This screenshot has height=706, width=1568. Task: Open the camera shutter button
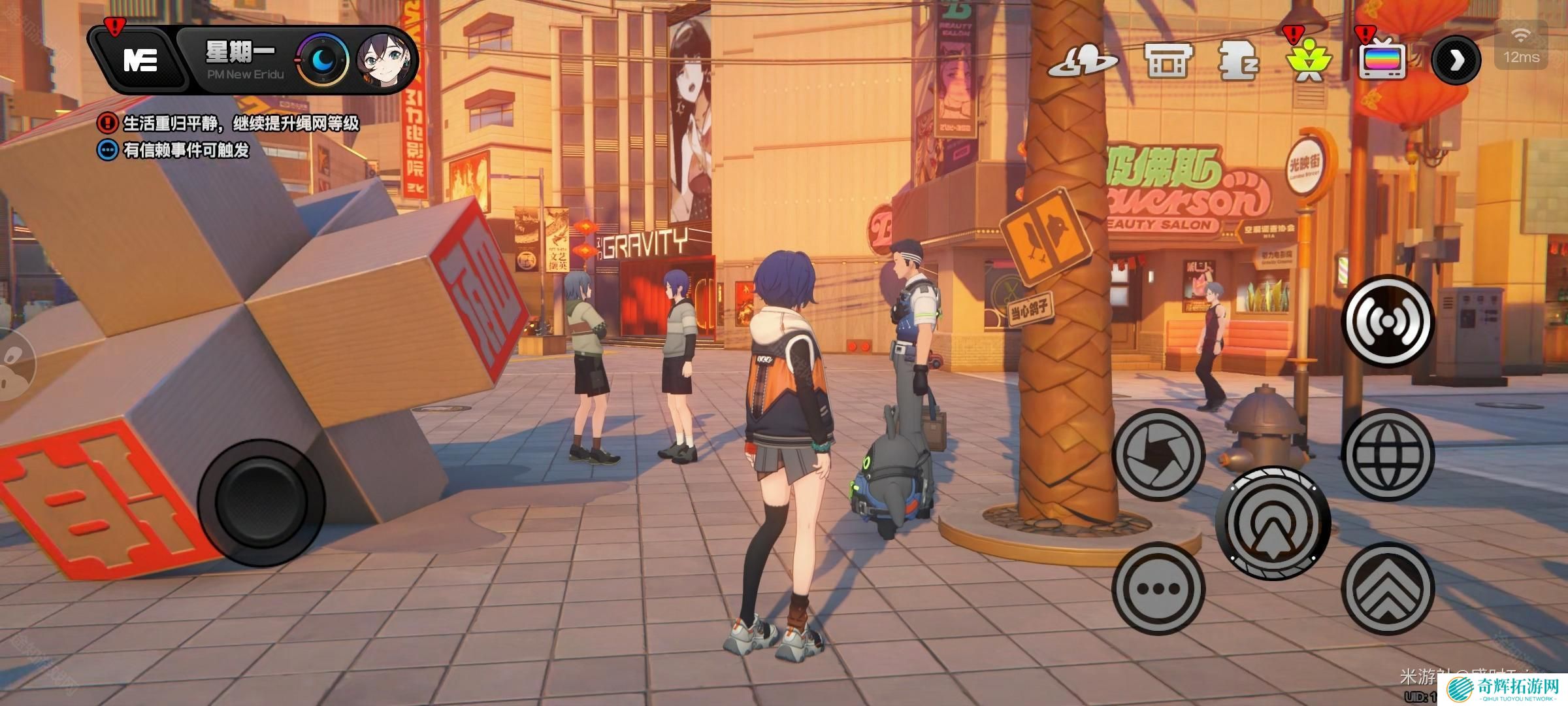click(1158, 455)
